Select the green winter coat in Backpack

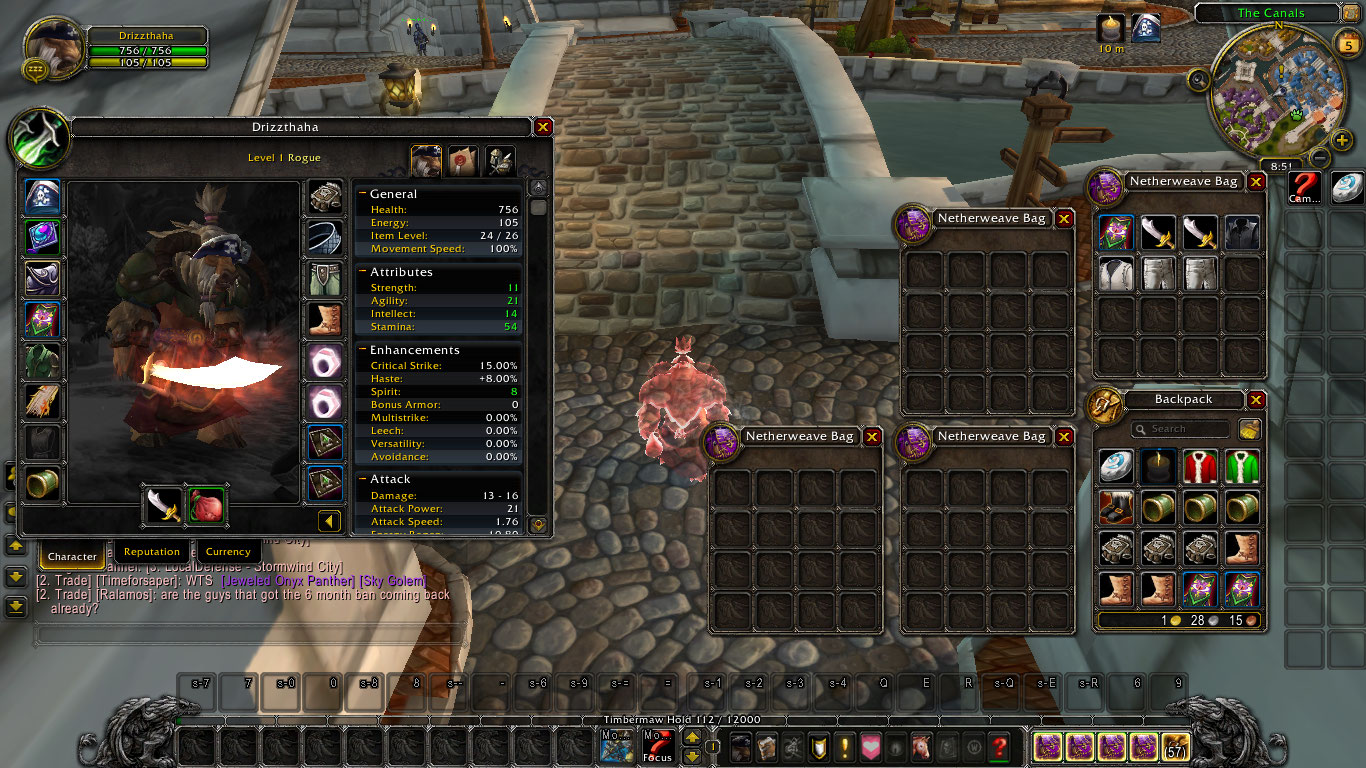point(1242,467)
